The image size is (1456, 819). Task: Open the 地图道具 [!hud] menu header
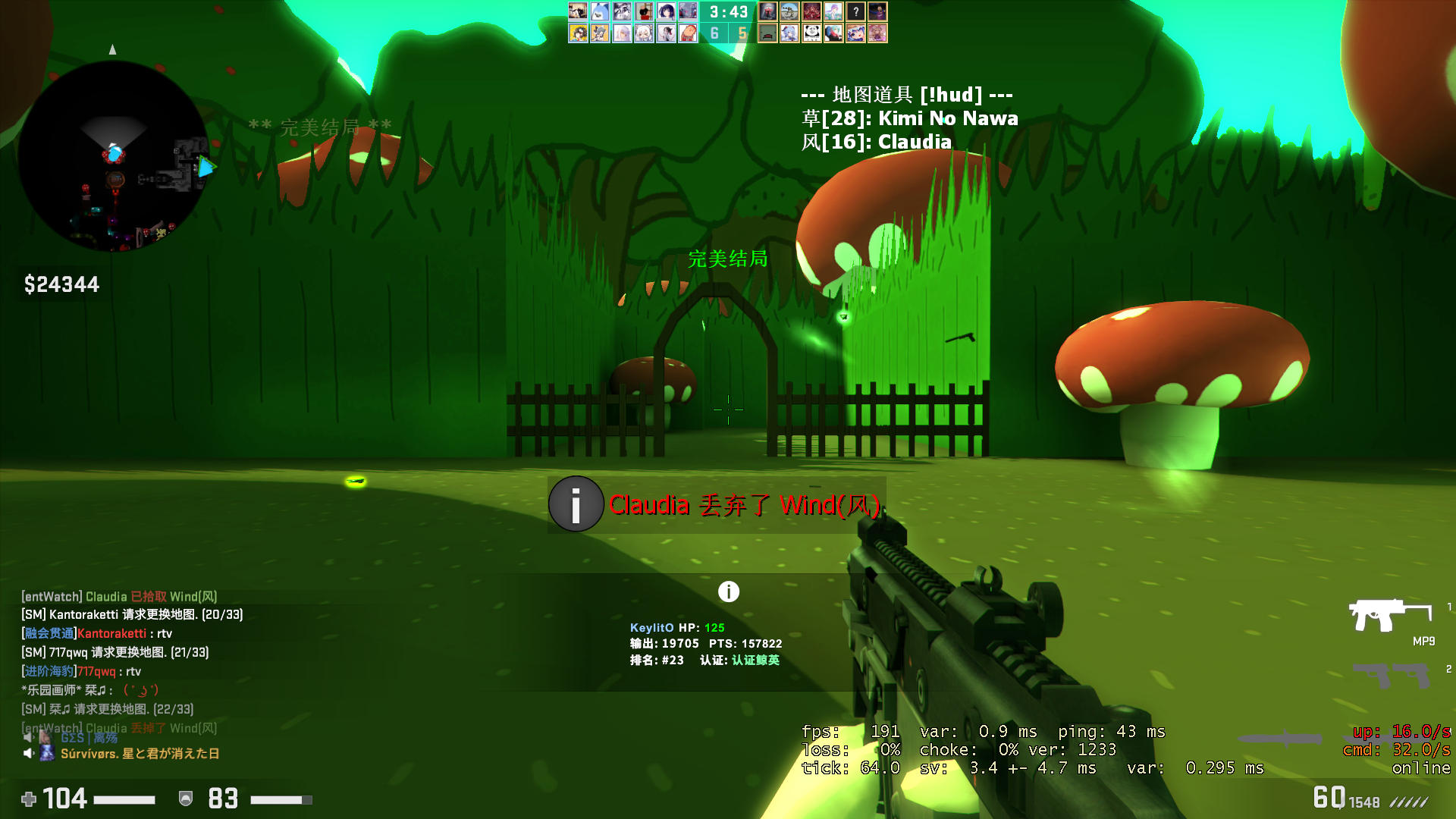tap(907, 94)
